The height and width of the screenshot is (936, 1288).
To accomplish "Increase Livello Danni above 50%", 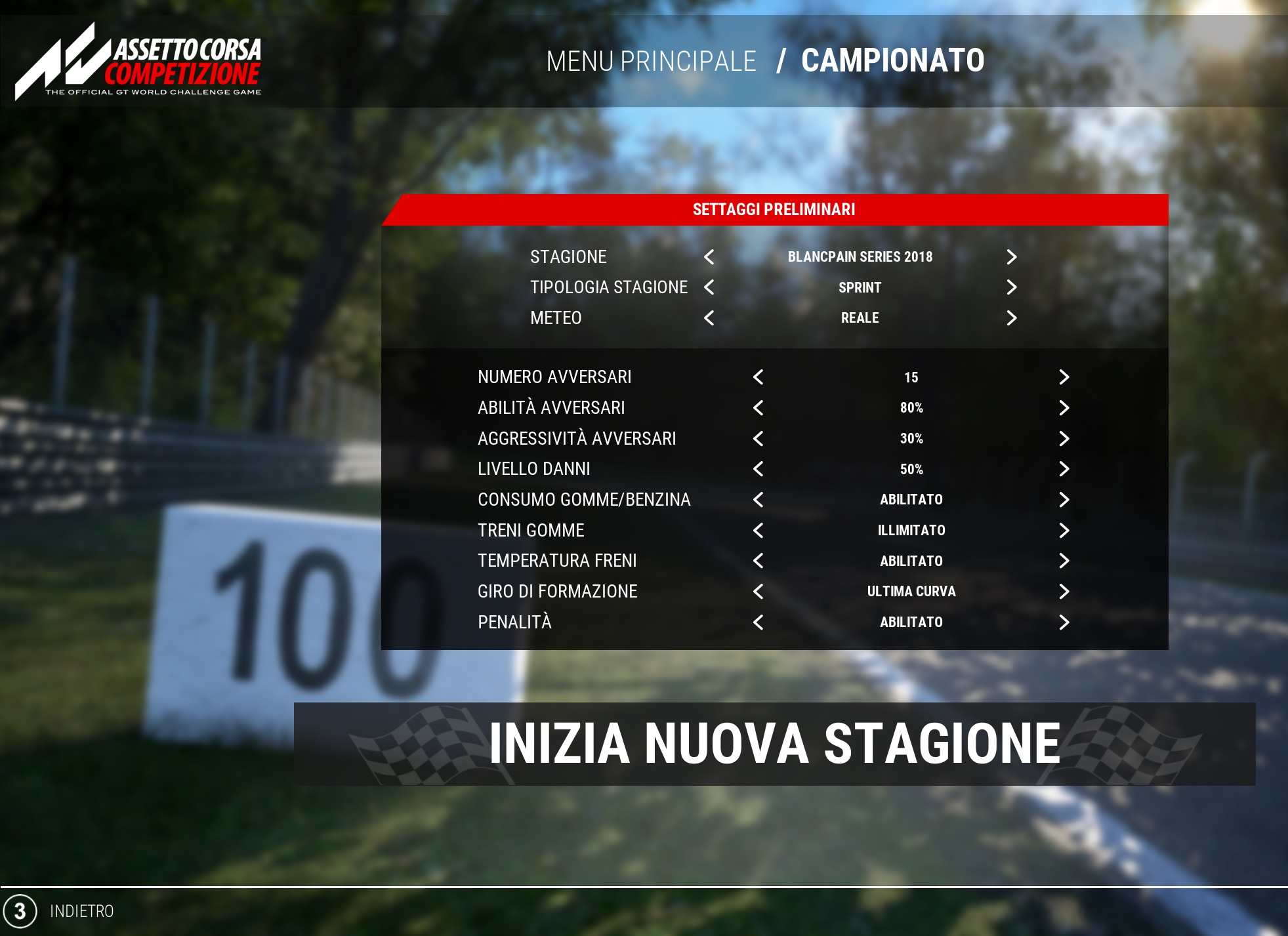I will tap(1064, 469).
